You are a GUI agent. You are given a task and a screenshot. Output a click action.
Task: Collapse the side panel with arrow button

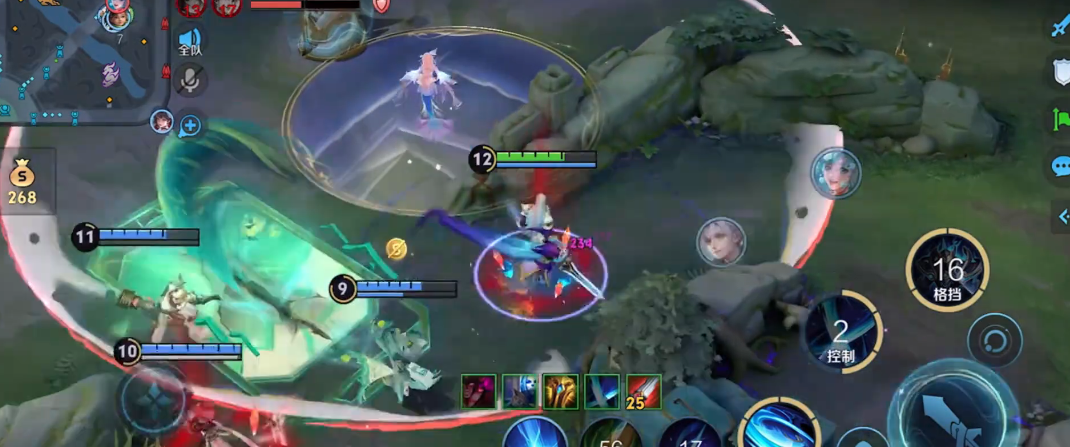coord(1062,216)
